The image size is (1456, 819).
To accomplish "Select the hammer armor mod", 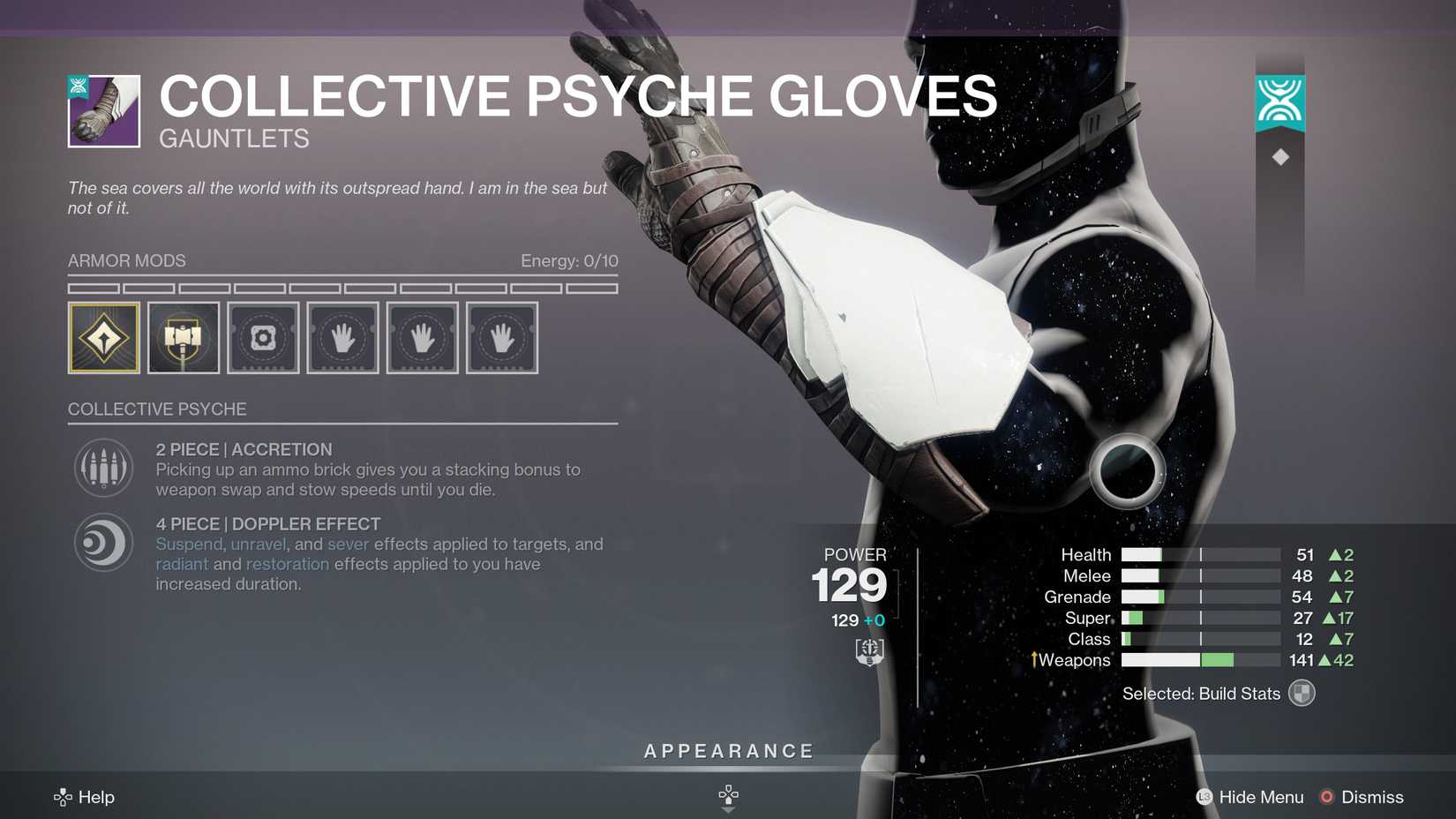I will [183, 337].
